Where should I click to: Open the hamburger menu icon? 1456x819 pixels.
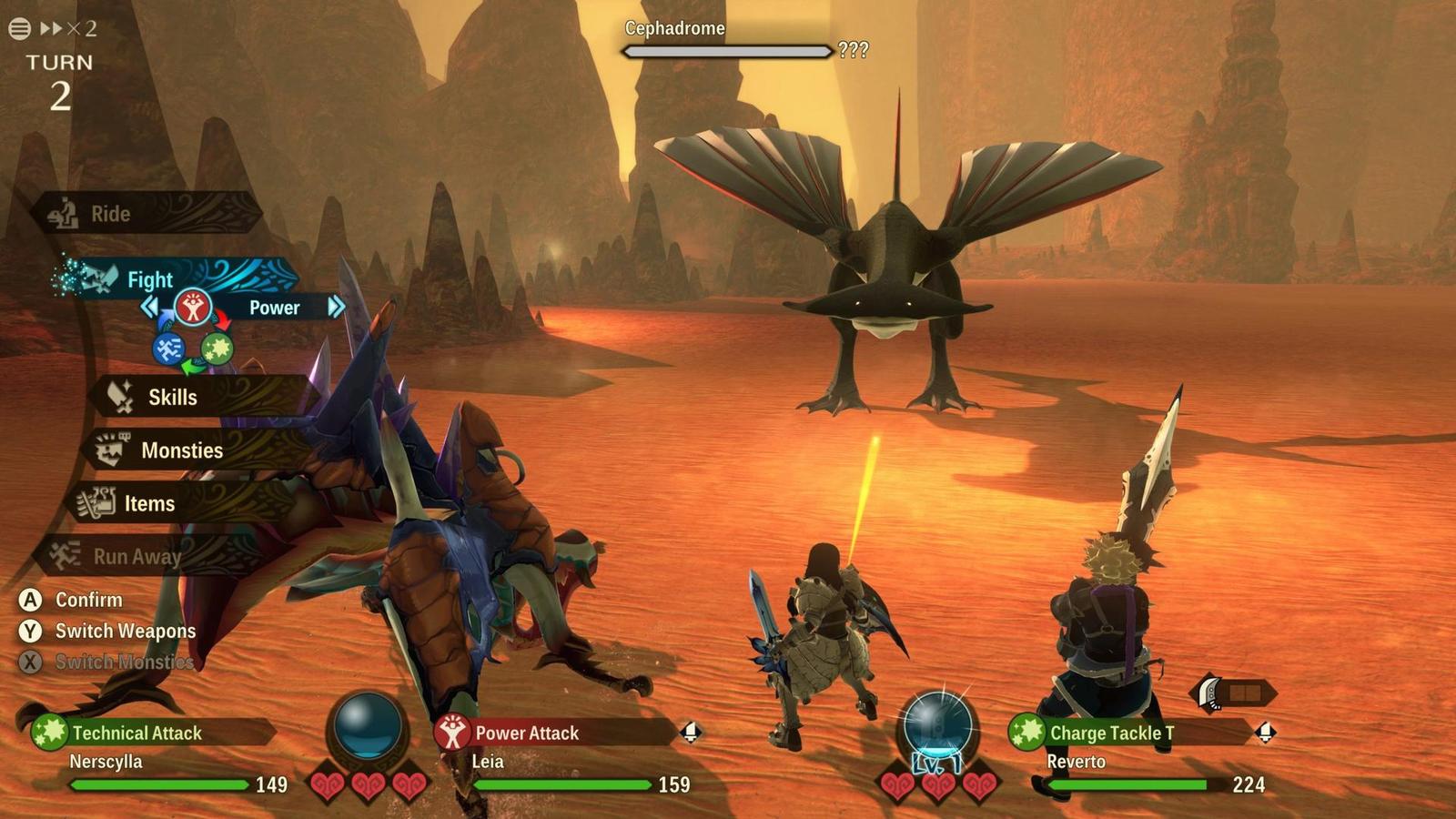[19, 29]
